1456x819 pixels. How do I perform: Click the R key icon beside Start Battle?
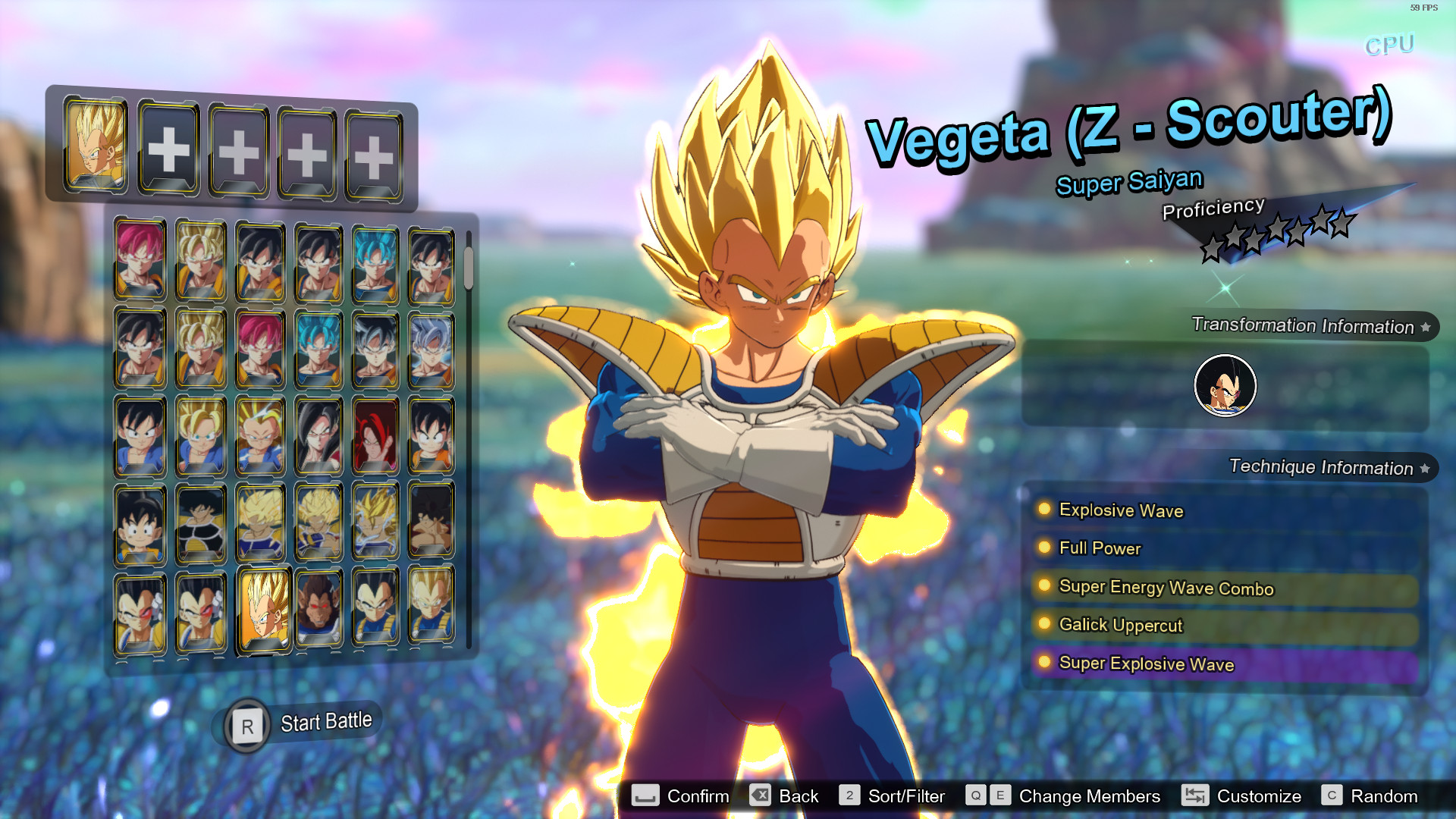(246, 726)
